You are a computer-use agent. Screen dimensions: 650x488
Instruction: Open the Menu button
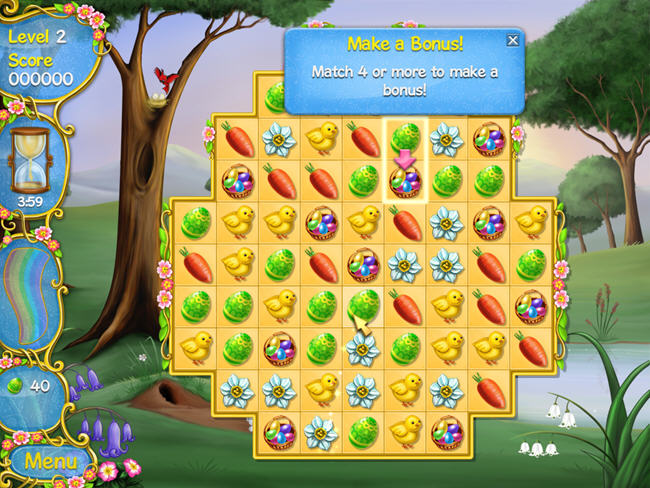(51, 462)
